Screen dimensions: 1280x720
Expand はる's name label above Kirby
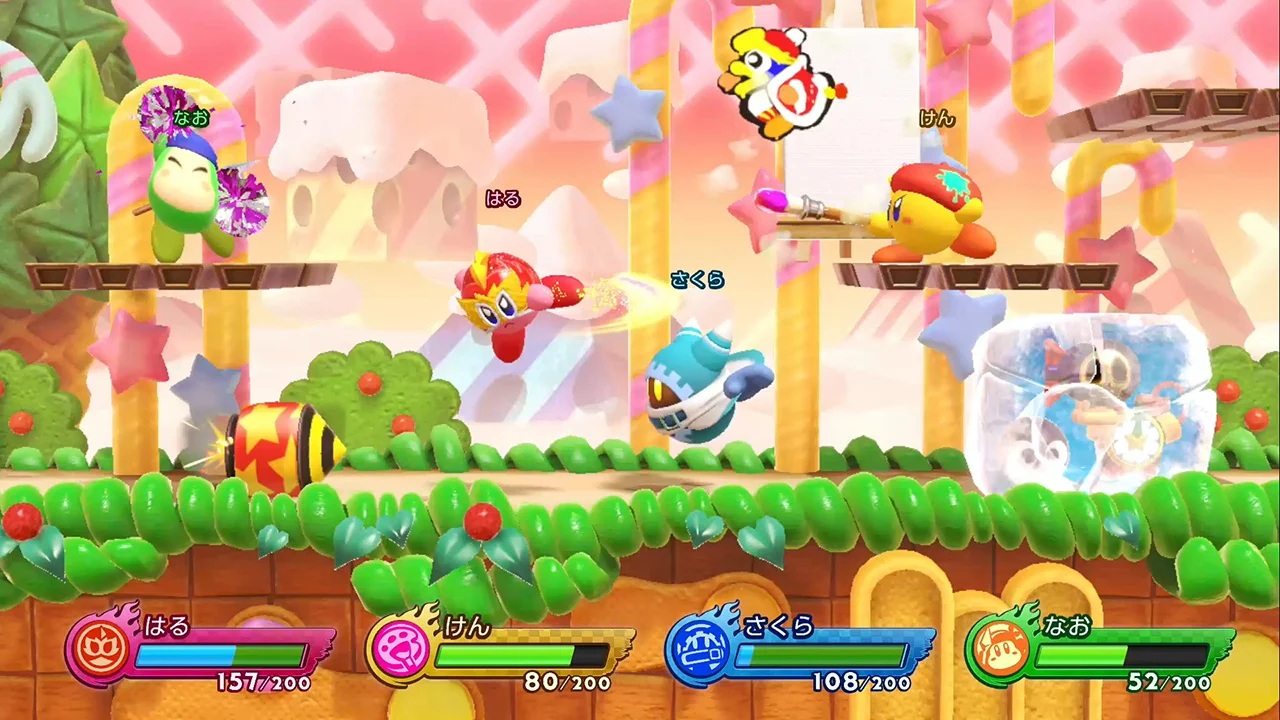tap(504, 198)
